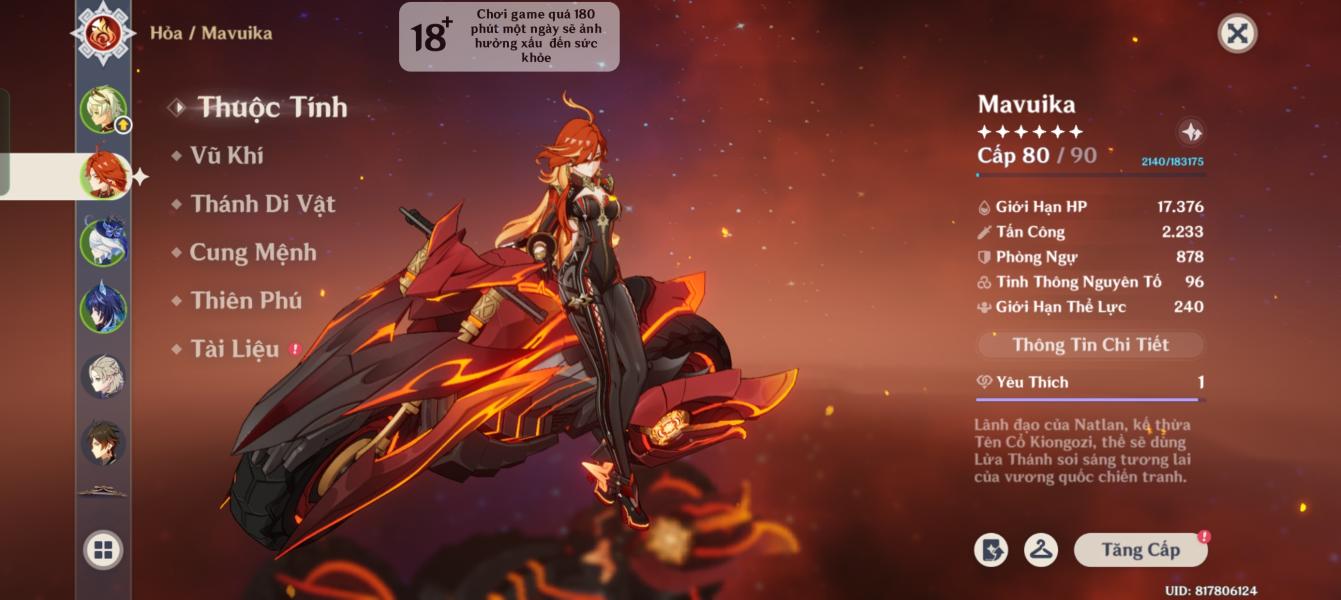Go to the Tài Liệu tab
This screenshot has width=1341, height=600.
pyautogui.click(x=235, y=349)
